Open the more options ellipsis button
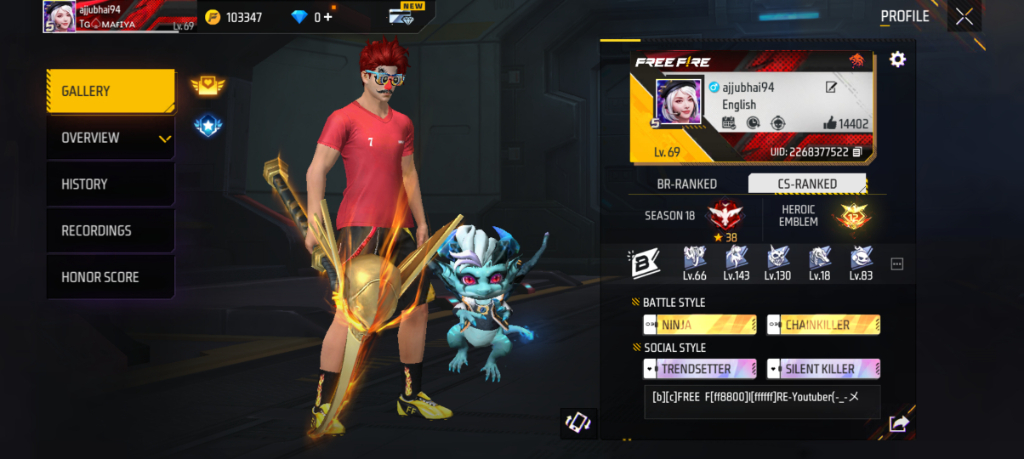This screenshot has height=459, width=1024. click(x=897, y=264)
